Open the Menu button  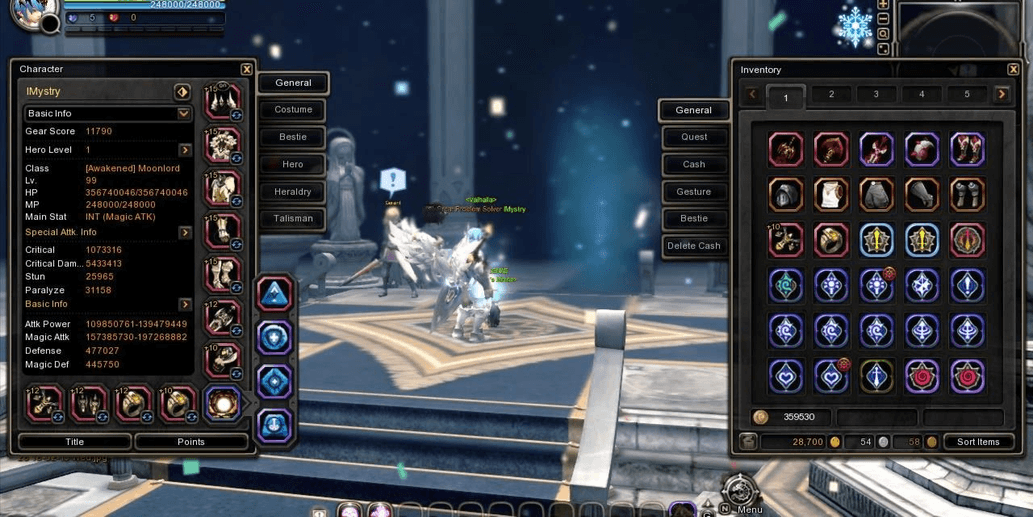pyautogui.click(x=740, y=493)
